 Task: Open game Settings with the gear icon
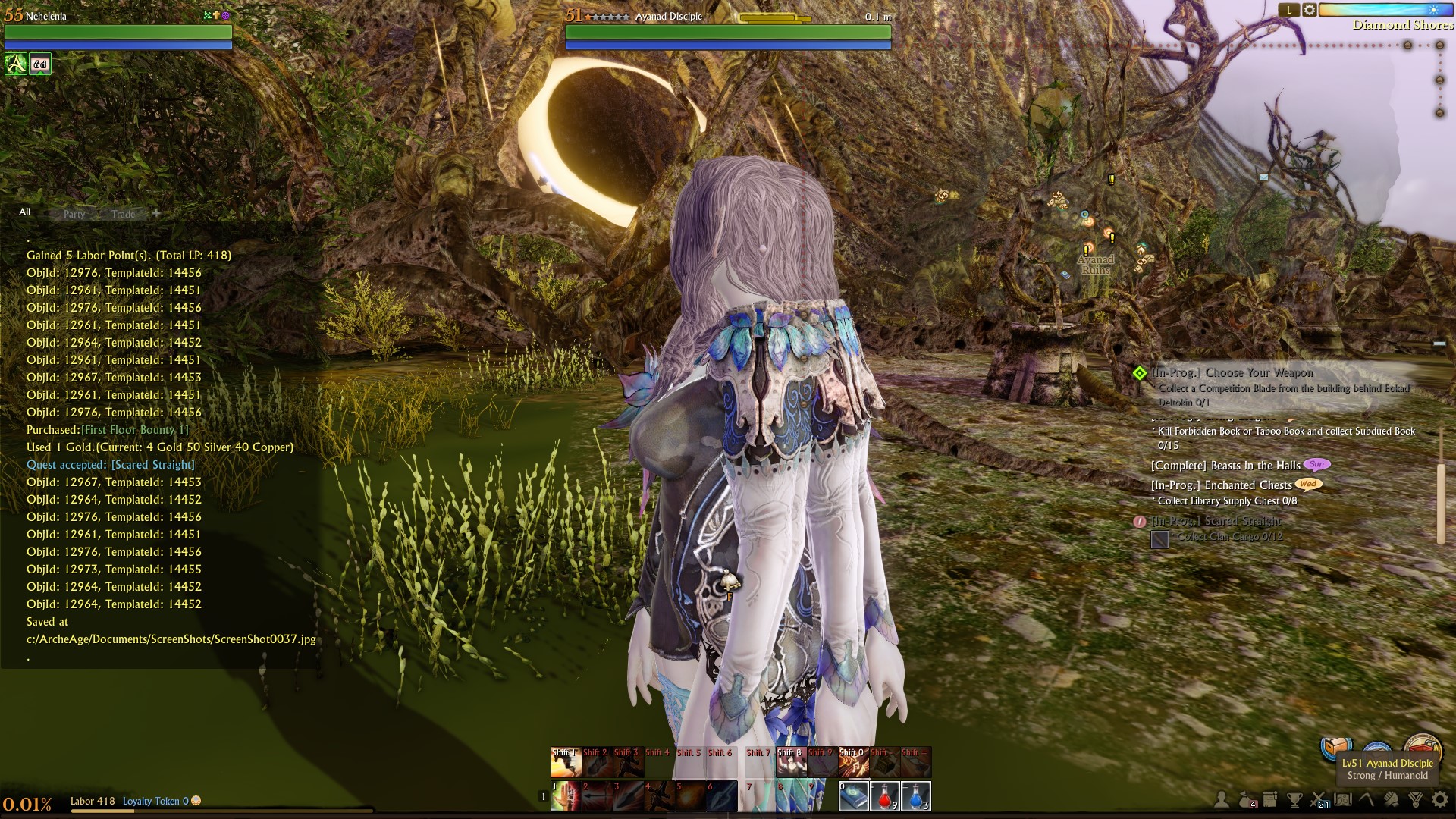1440,799
